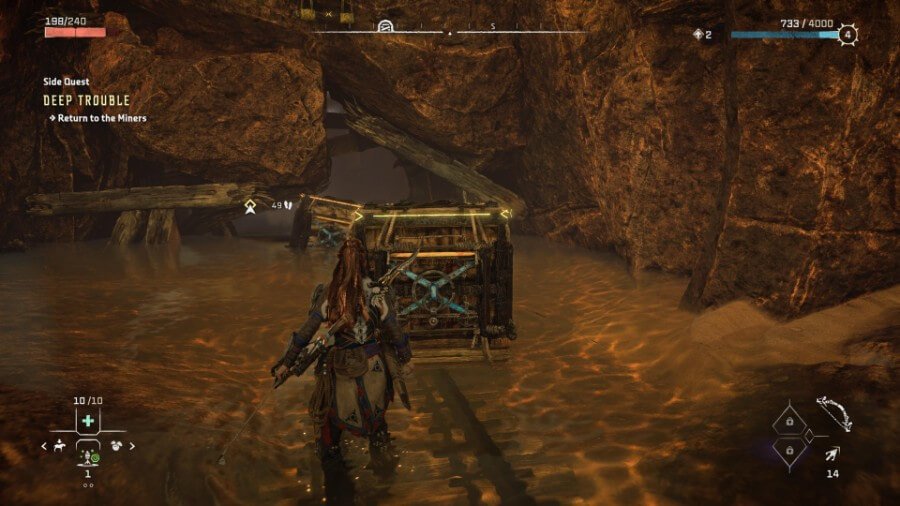Click the upper locked weapon slot
This screenshot has height=506, width=900.
pyautogui.click(x=789, y=424)
